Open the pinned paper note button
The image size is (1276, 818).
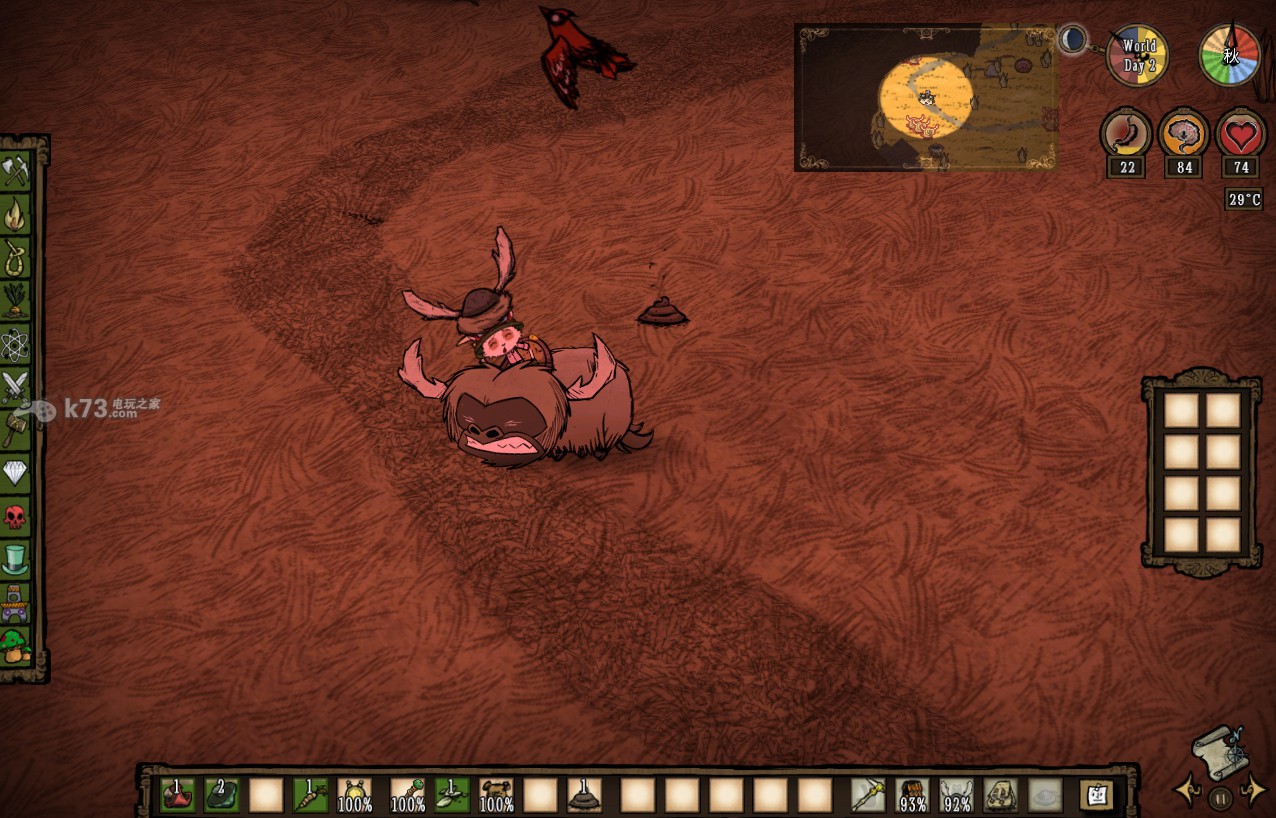pyautogui.click(x=1097, y=795)
